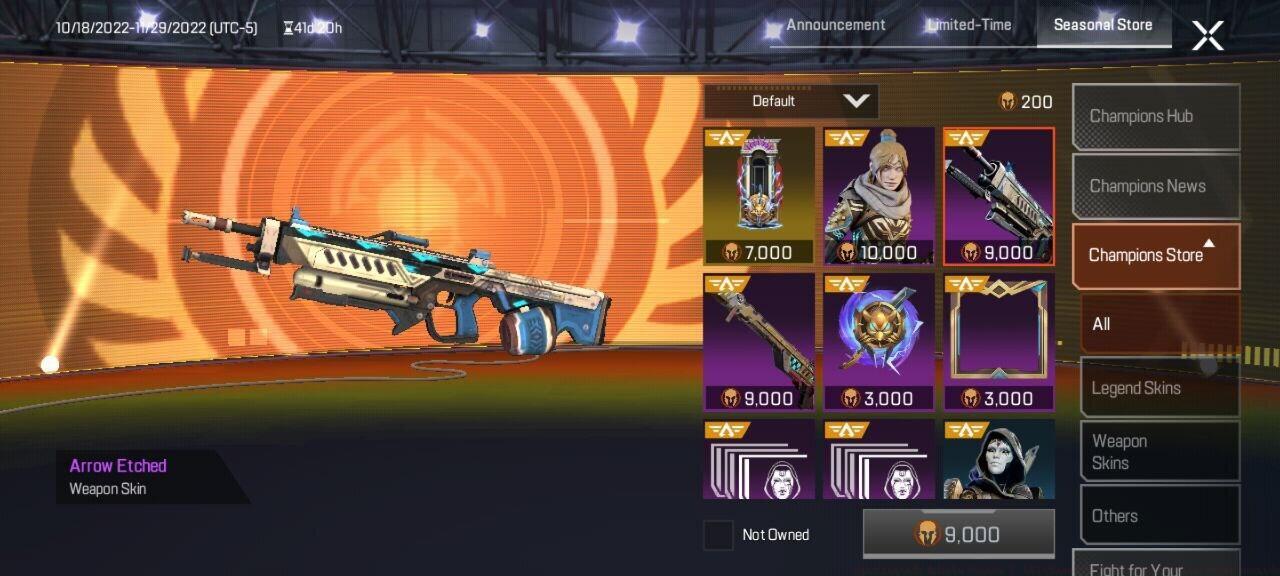Screen dimensions: 1280x576
Task: Switch to the Announcement tab
Action: [835, 25]
